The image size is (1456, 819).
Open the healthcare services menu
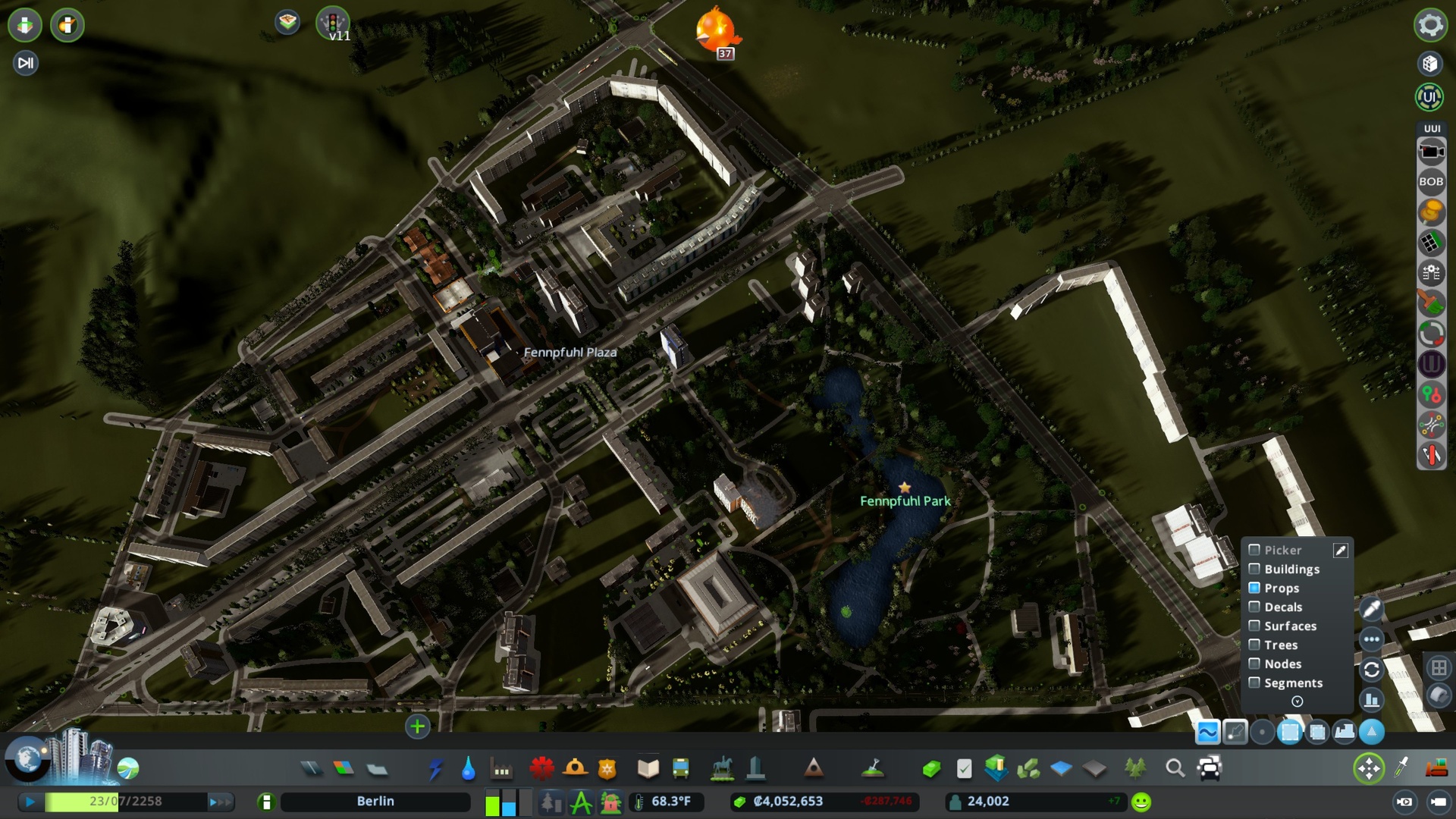pos(541,767)
